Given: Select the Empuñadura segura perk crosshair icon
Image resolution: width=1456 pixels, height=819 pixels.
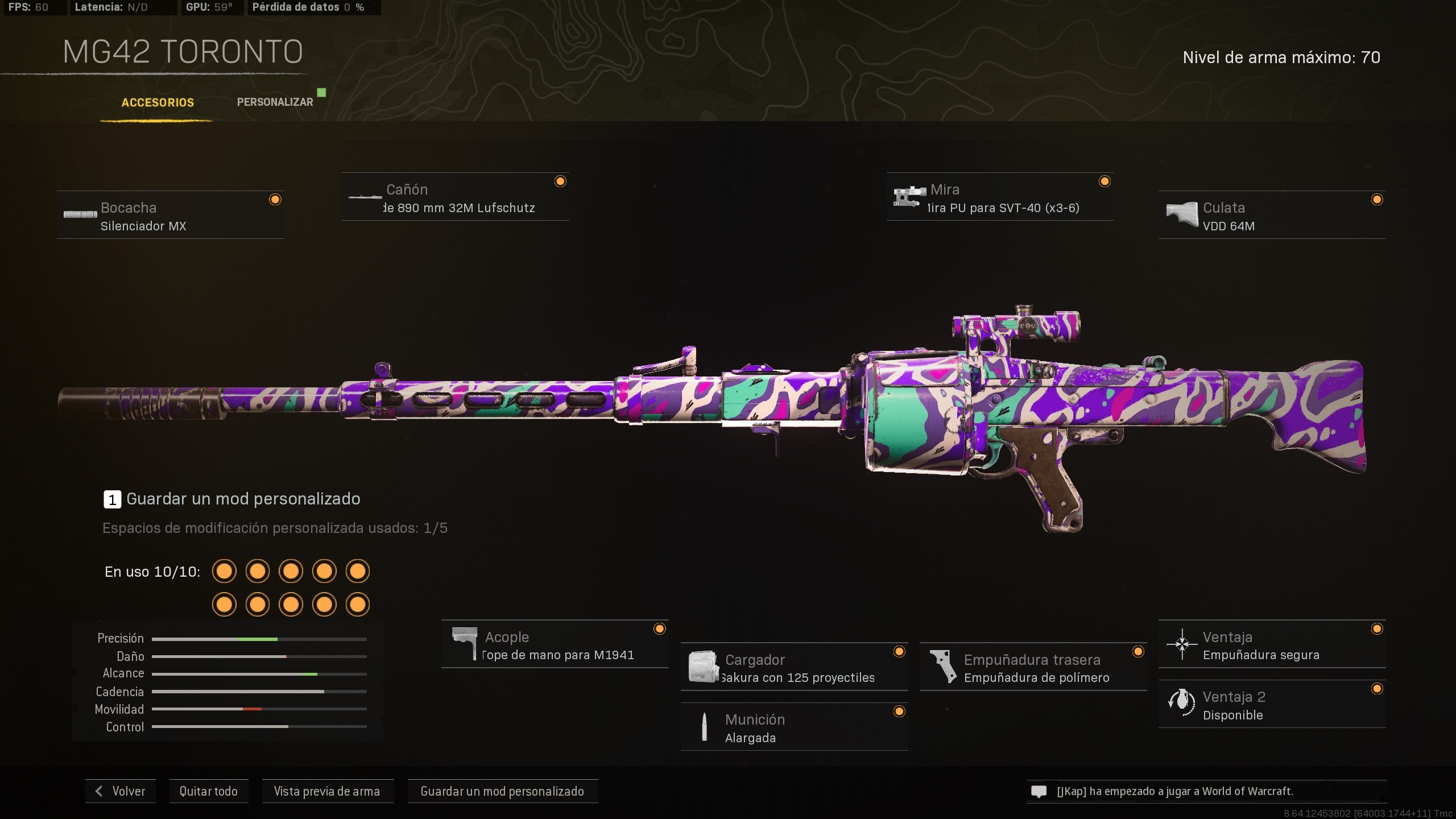Looking at the screenshot, I should click(1182, 644).
